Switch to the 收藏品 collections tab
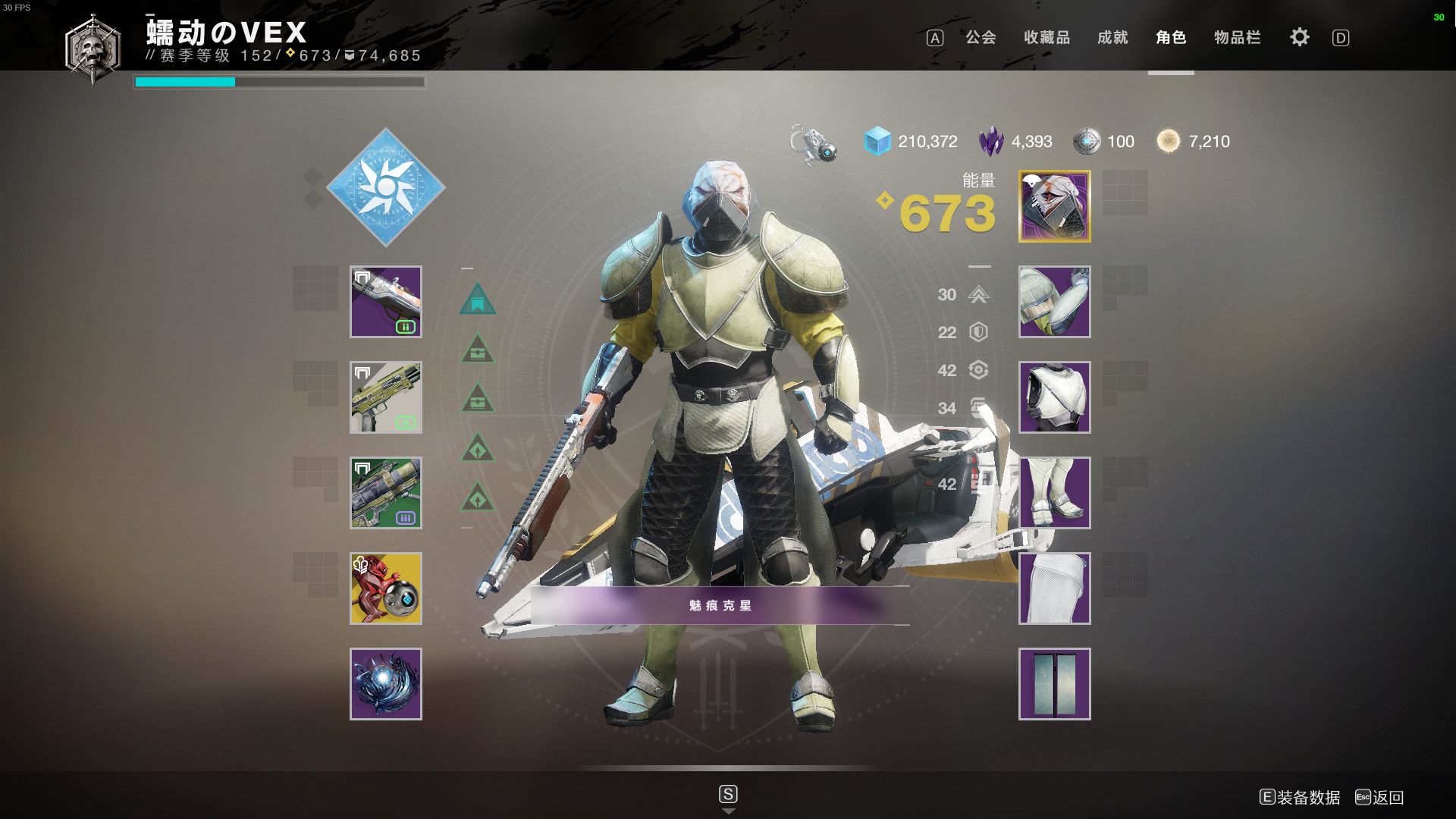The width and height of the screenshot is (1456, 819). [1046, 37]
